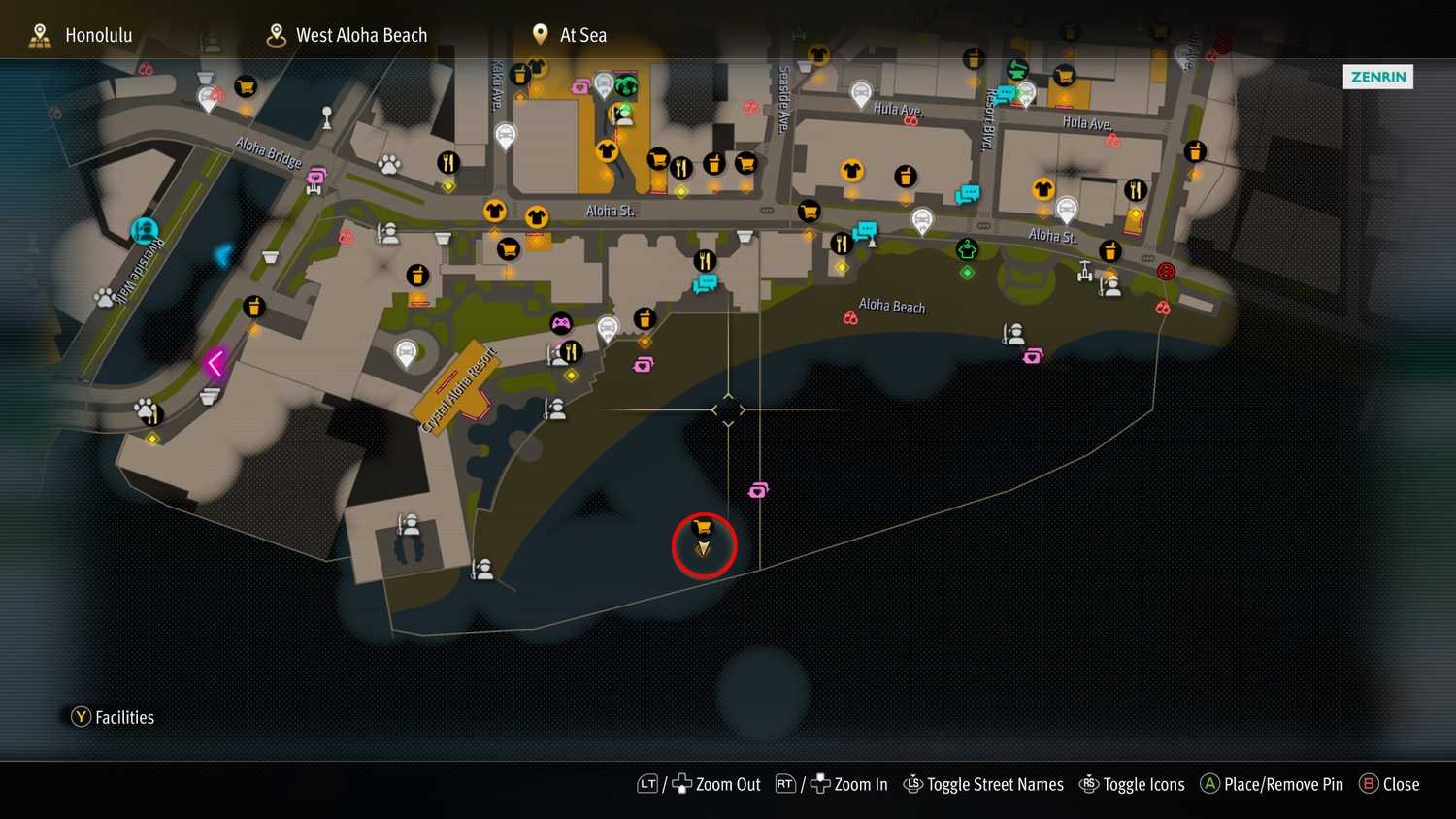Select the Crystal Aloha Resort building label
Image resolution: width=1456 pixels, height=819 pixels.
(459, 390)
